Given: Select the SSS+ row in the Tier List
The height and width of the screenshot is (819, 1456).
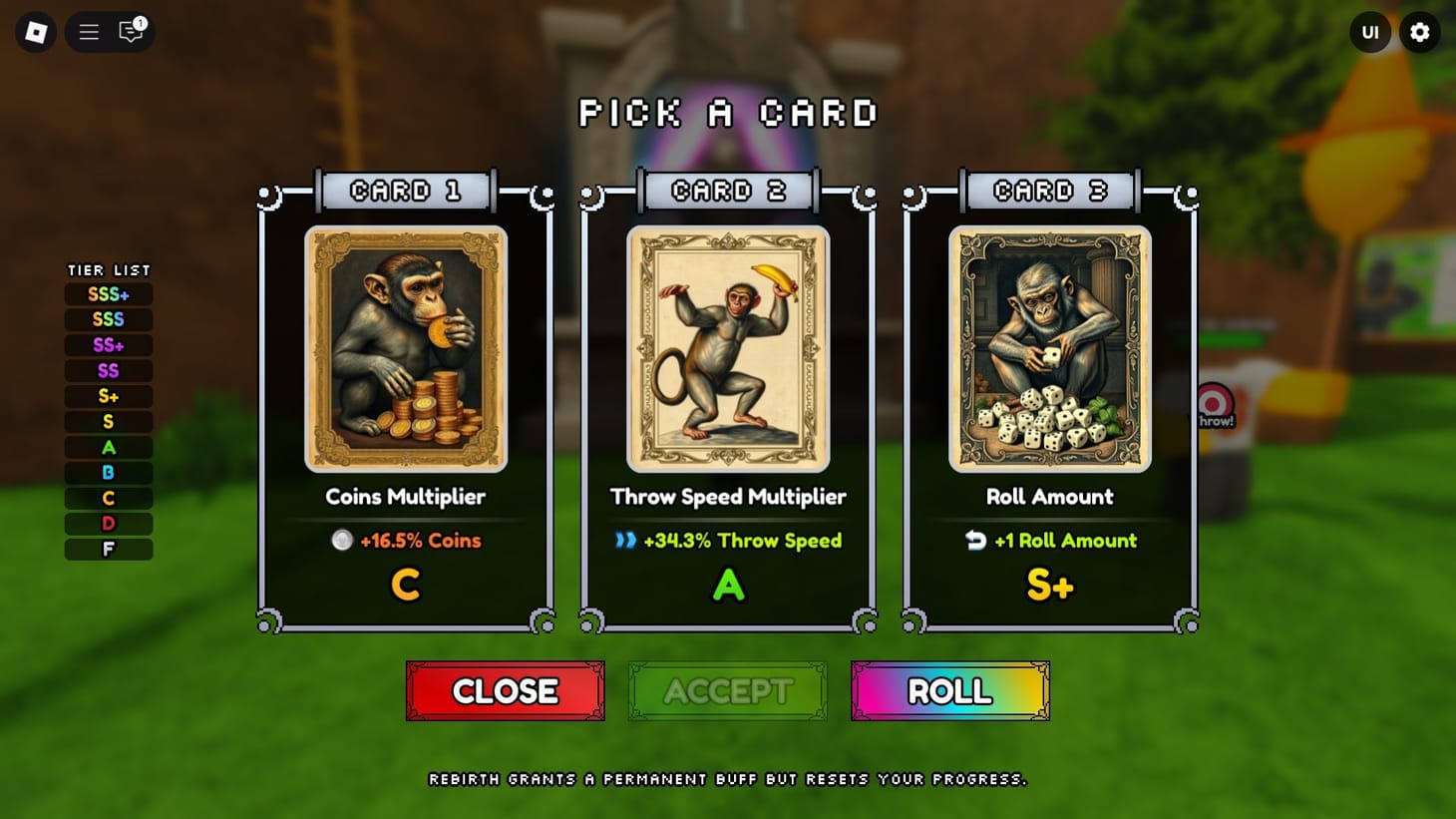Looking at the screenshot, I should 108,293.
